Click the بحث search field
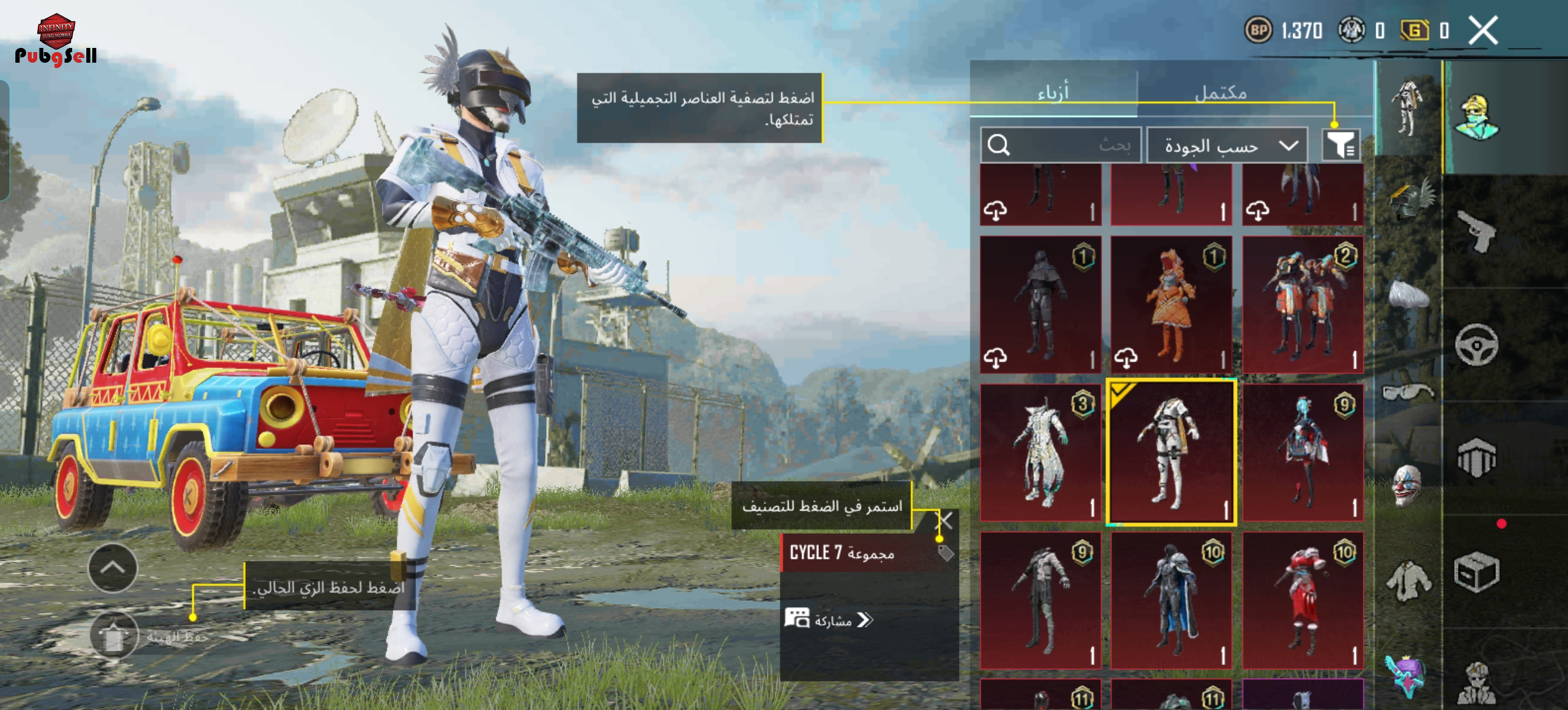 pyautogui.click(x=1060, y=145)
